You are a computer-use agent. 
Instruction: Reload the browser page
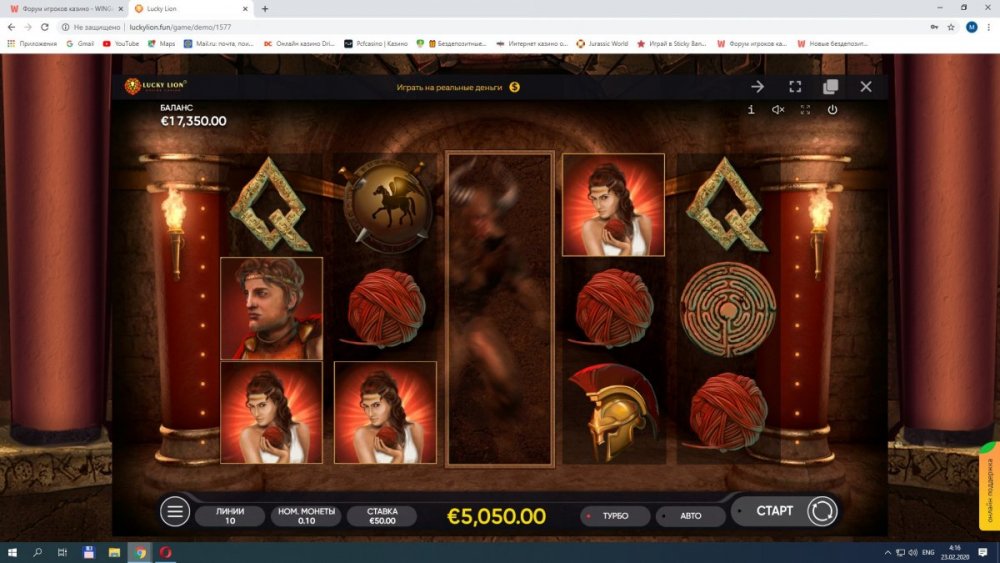44,27
